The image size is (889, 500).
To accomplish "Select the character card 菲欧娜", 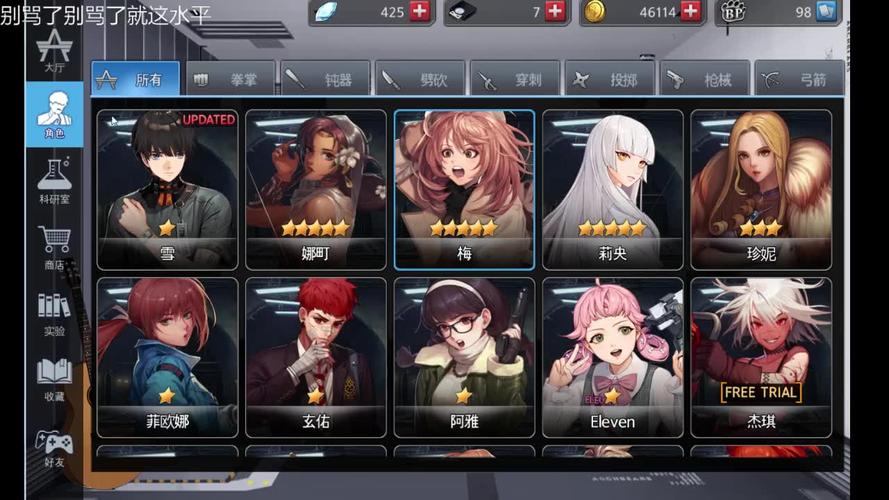I will (x=167, y=357).
